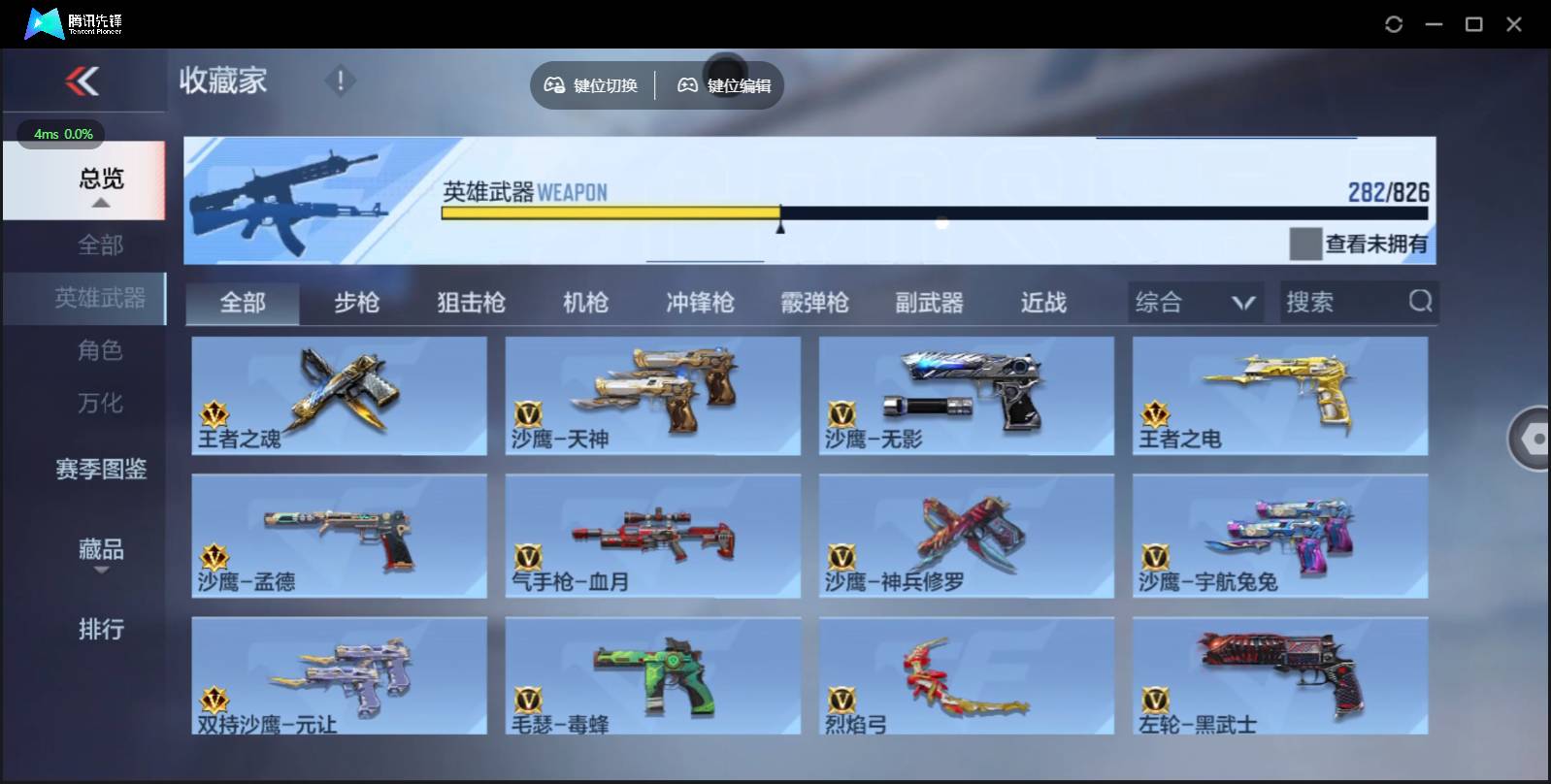
Task: Click the gold V emblem on 沙鹰-天神 card
Action: point(528,415)
